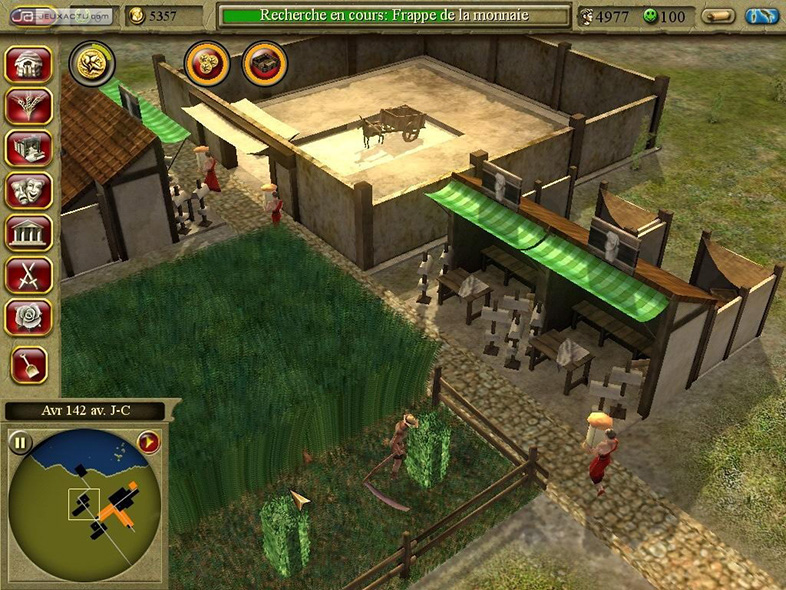786x590 pixels.
Task: Open the rose decoration category
Action: pyautogui.click(x=28, y=316)
